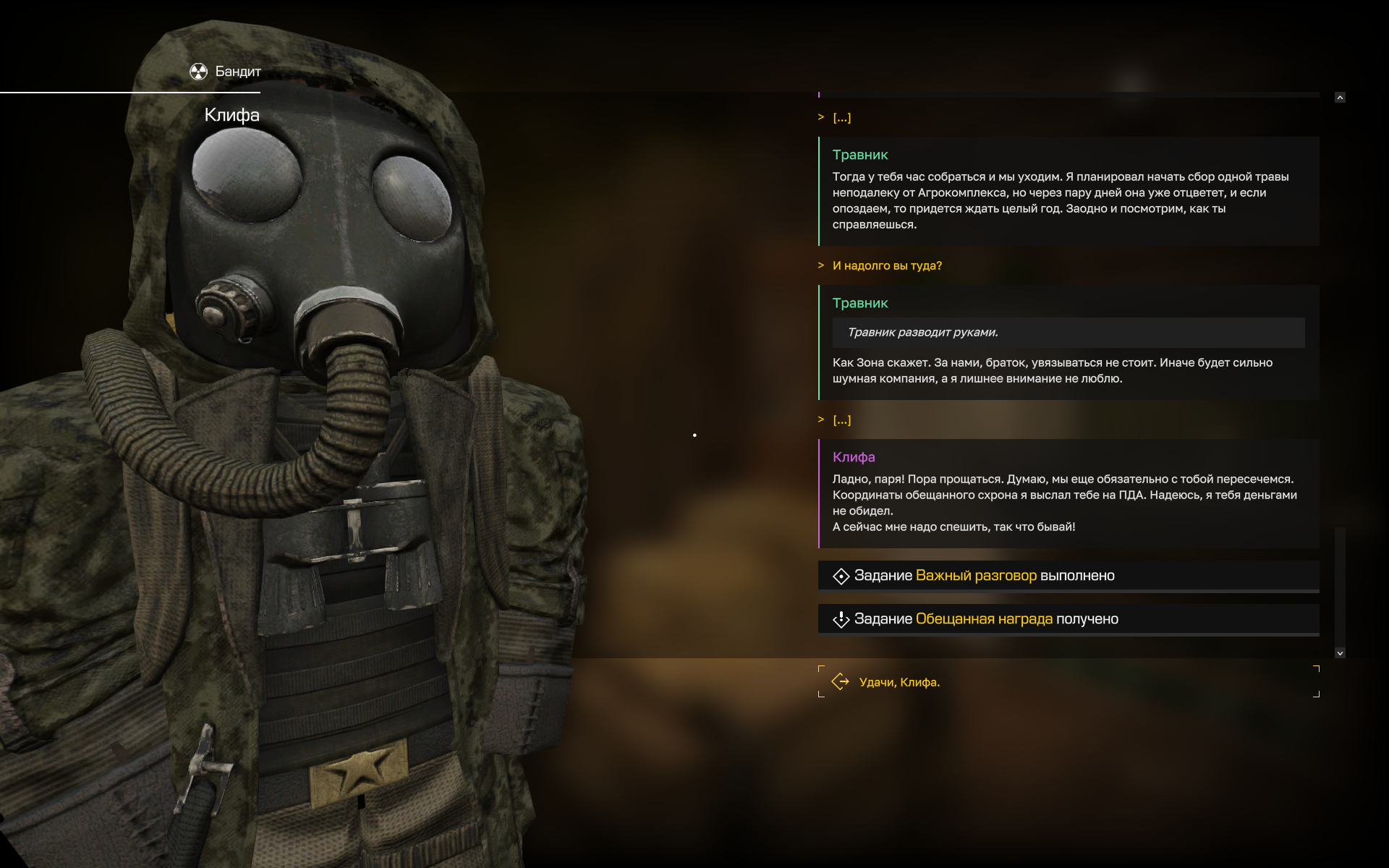Choose the reply "Удачи, Клифа."
Viewport: 1389px width, 868px height.
point(899,682)
